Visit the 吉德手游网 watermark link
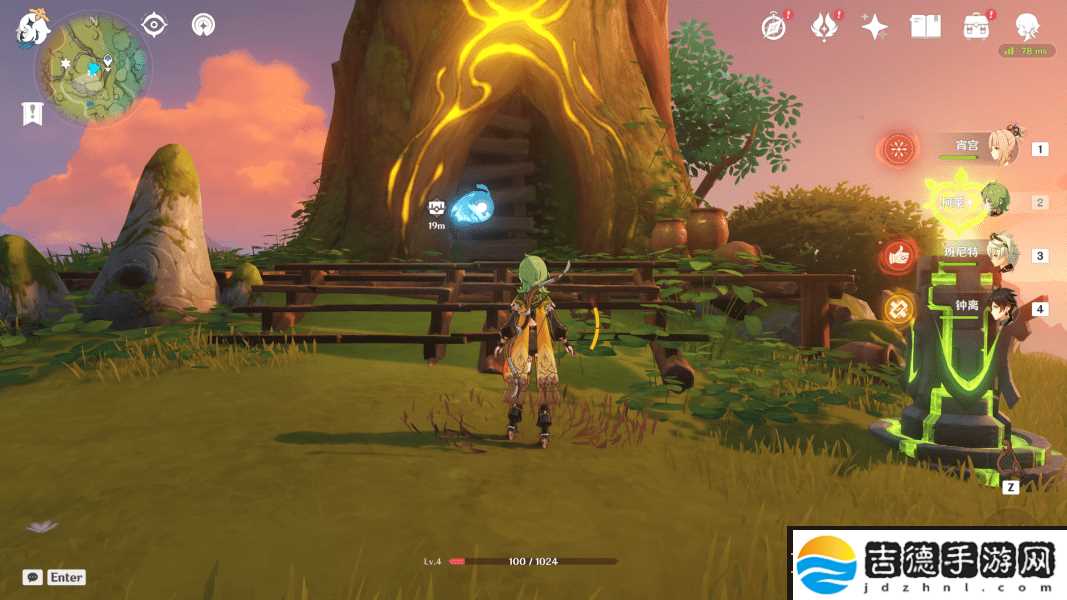The height and width of the screenshot is (600, 1067). pos(927,563)
